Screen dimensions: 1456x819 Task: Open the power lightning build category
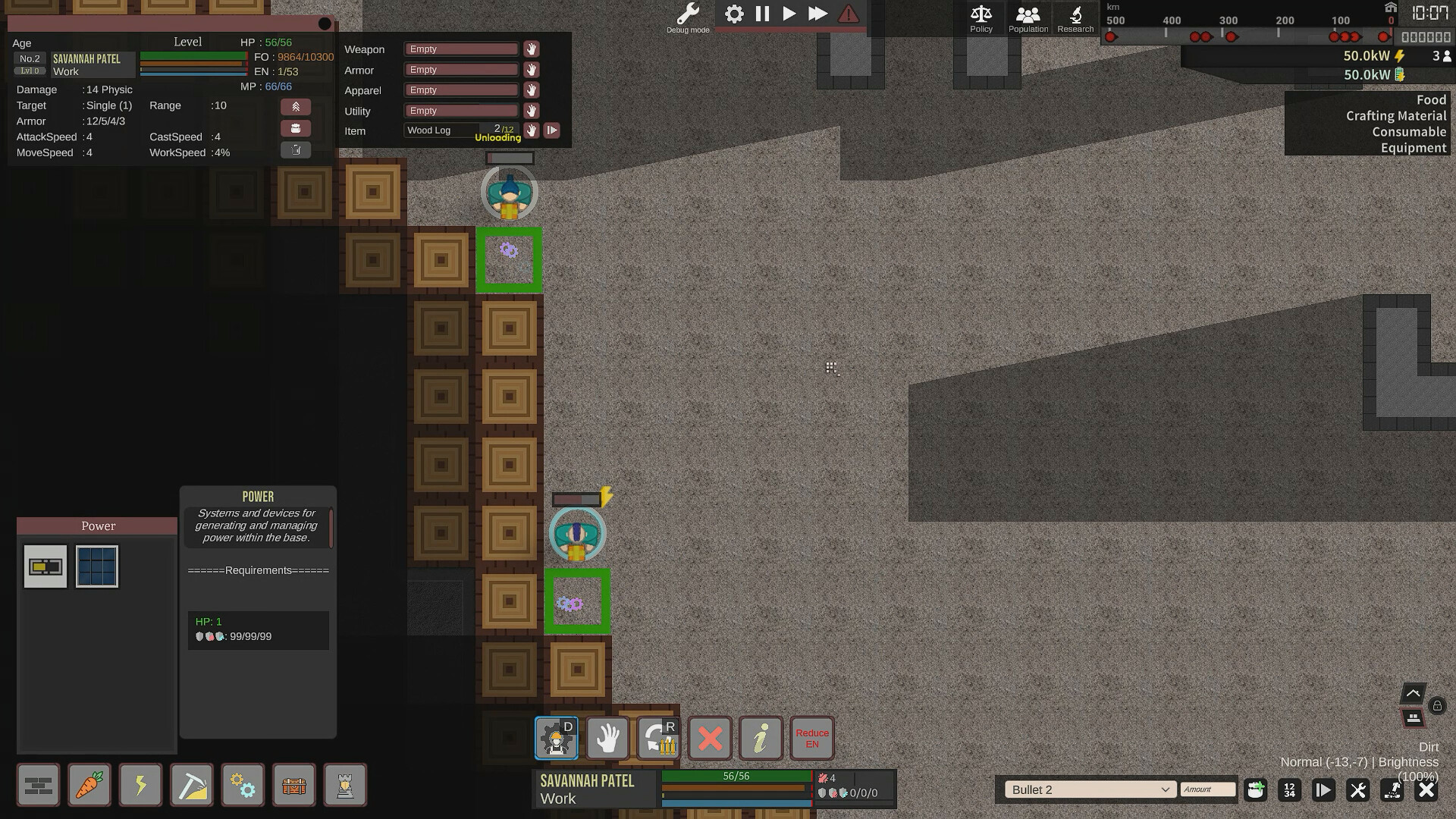point(140,785)
